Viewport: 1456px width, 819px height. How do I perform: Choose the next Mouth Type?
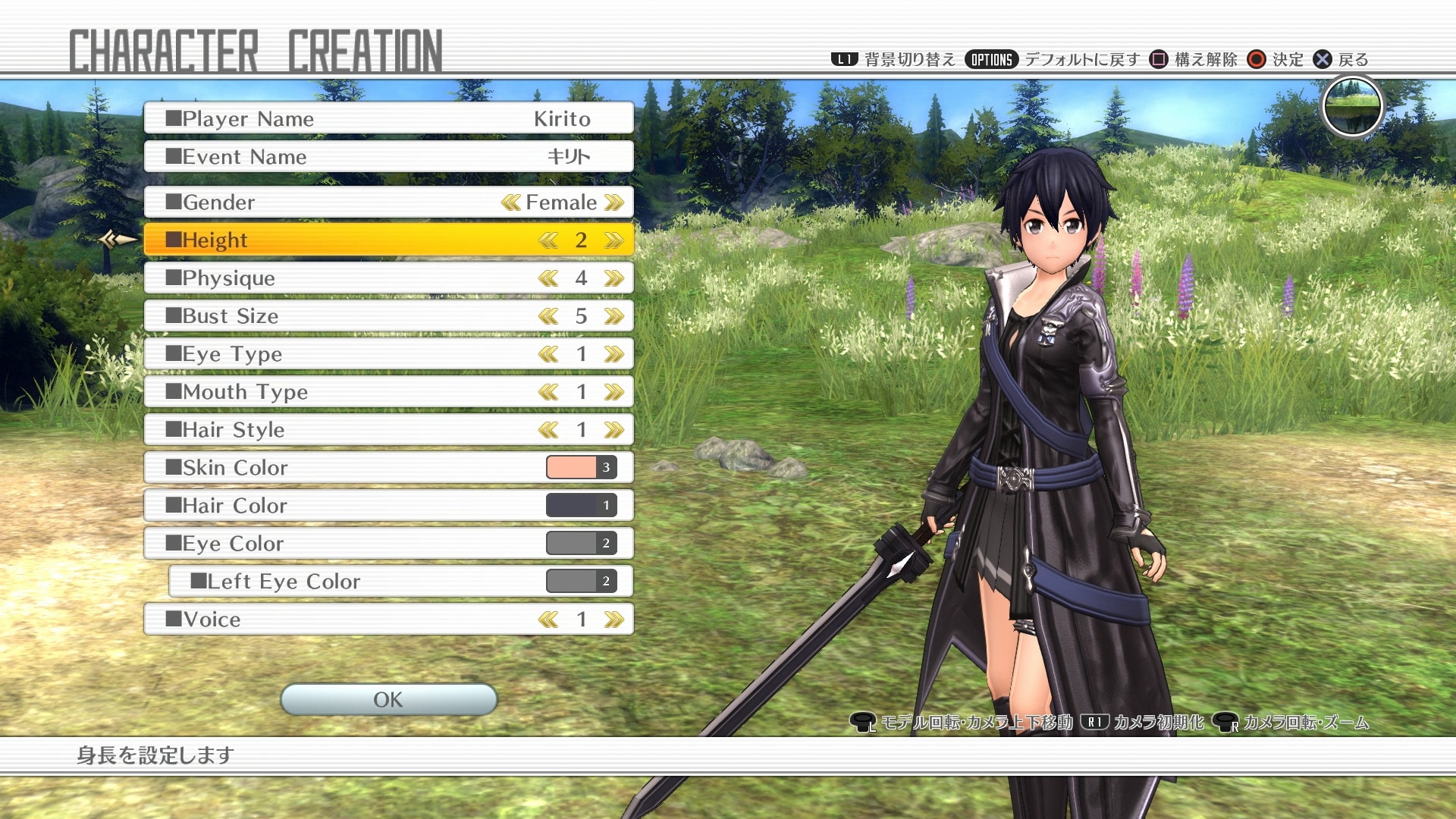coord(614,392)
